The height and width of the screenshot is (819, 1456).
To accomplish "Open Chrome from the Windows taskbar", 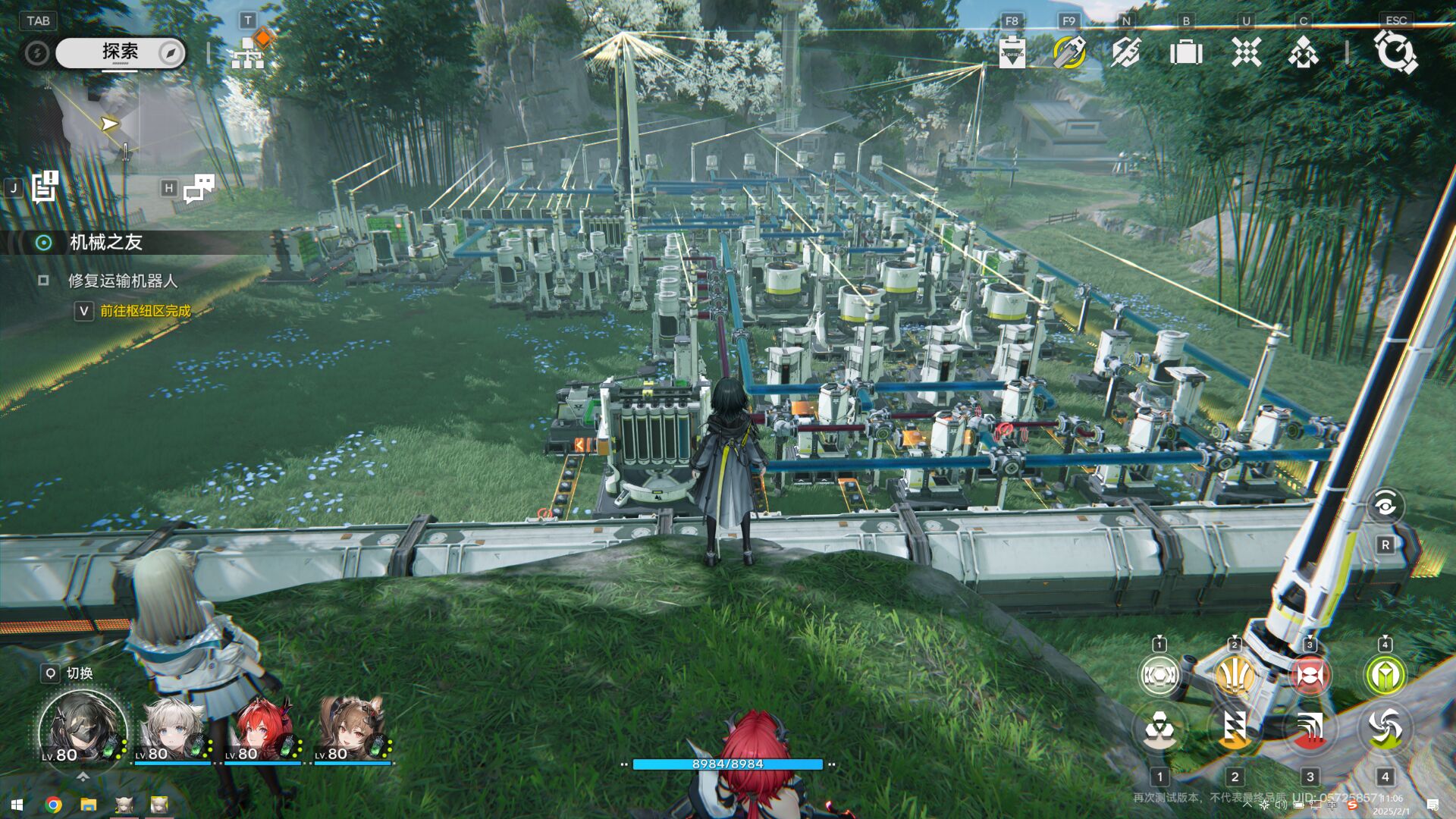I will (53, 805).
